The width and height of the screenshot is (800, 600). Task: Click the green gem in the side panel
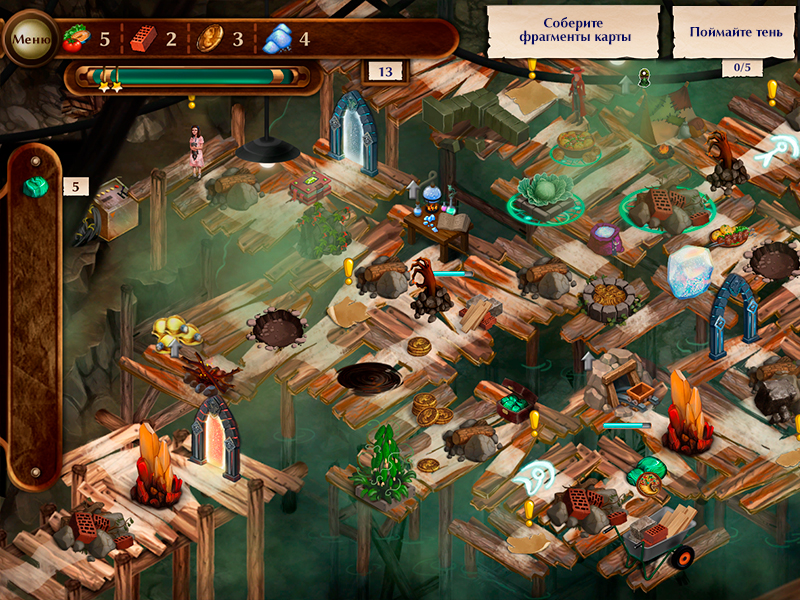click(37, 187)
